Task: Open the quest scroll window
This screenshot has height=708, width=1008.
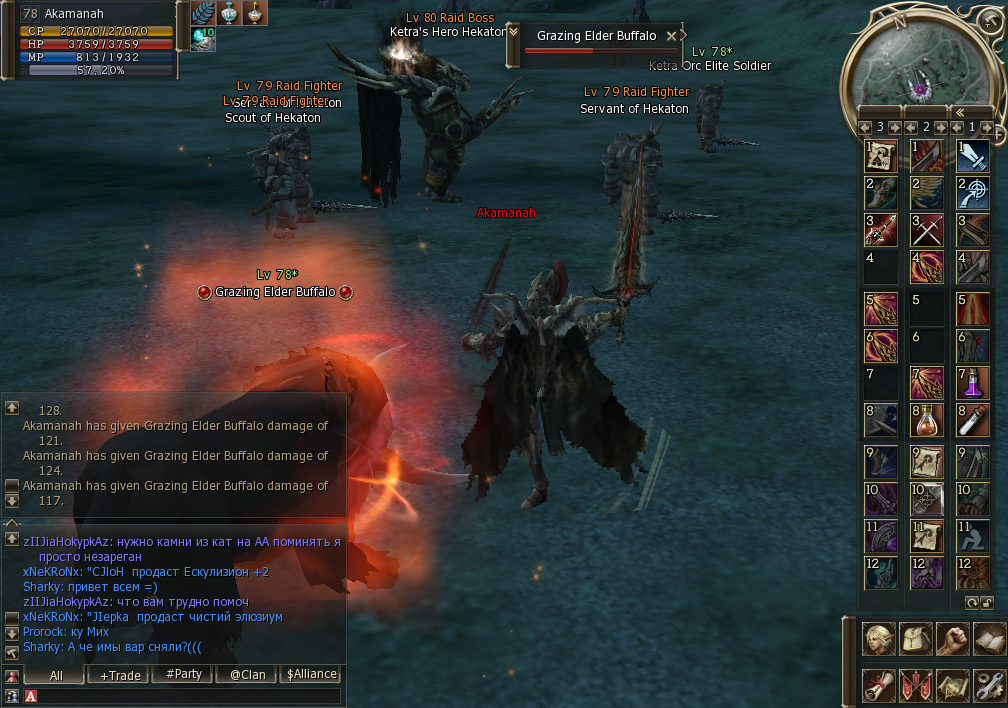Action: tap(880, 685)
